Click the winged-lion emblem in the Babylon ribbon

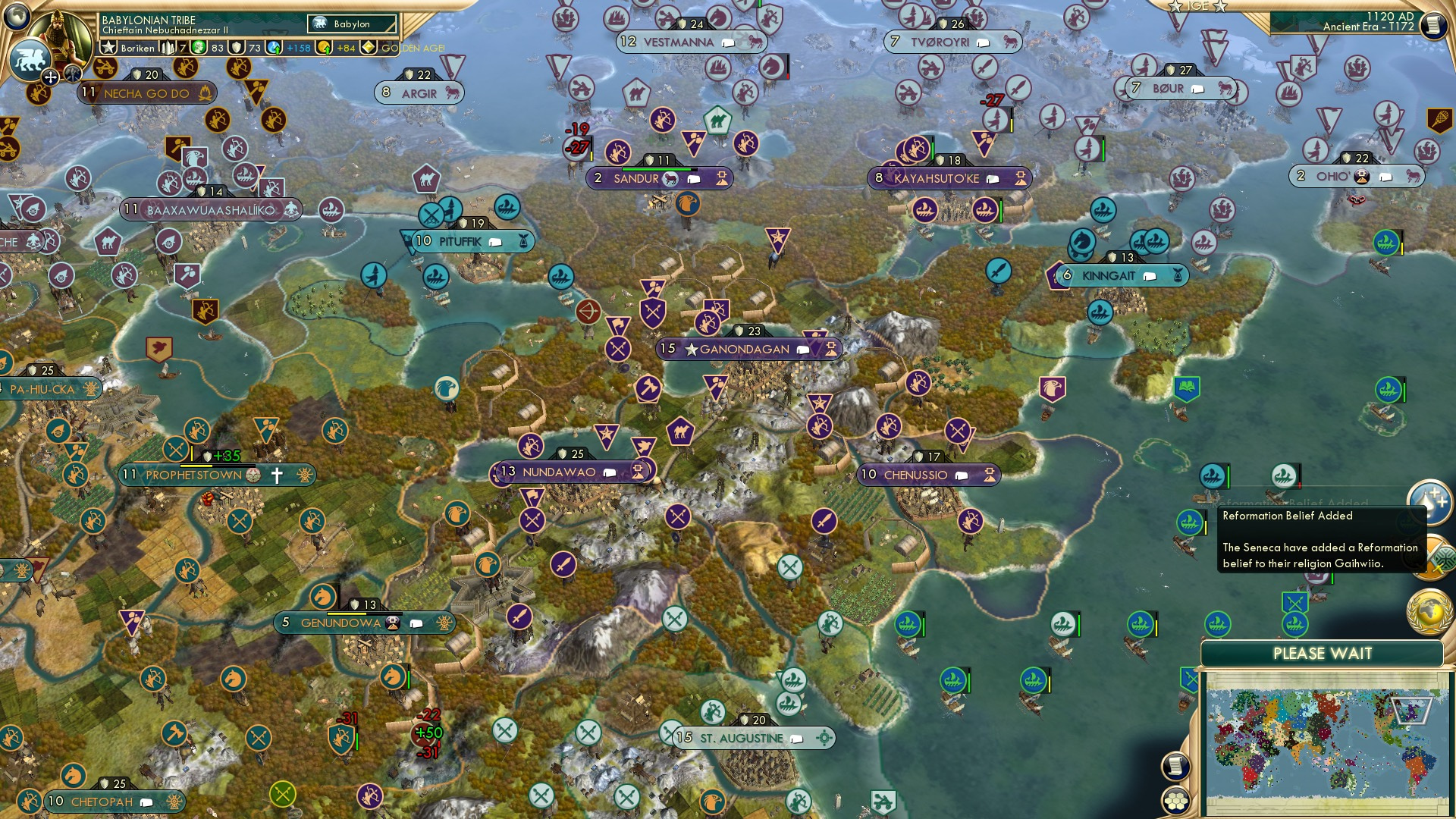click(x=319, y=23)
